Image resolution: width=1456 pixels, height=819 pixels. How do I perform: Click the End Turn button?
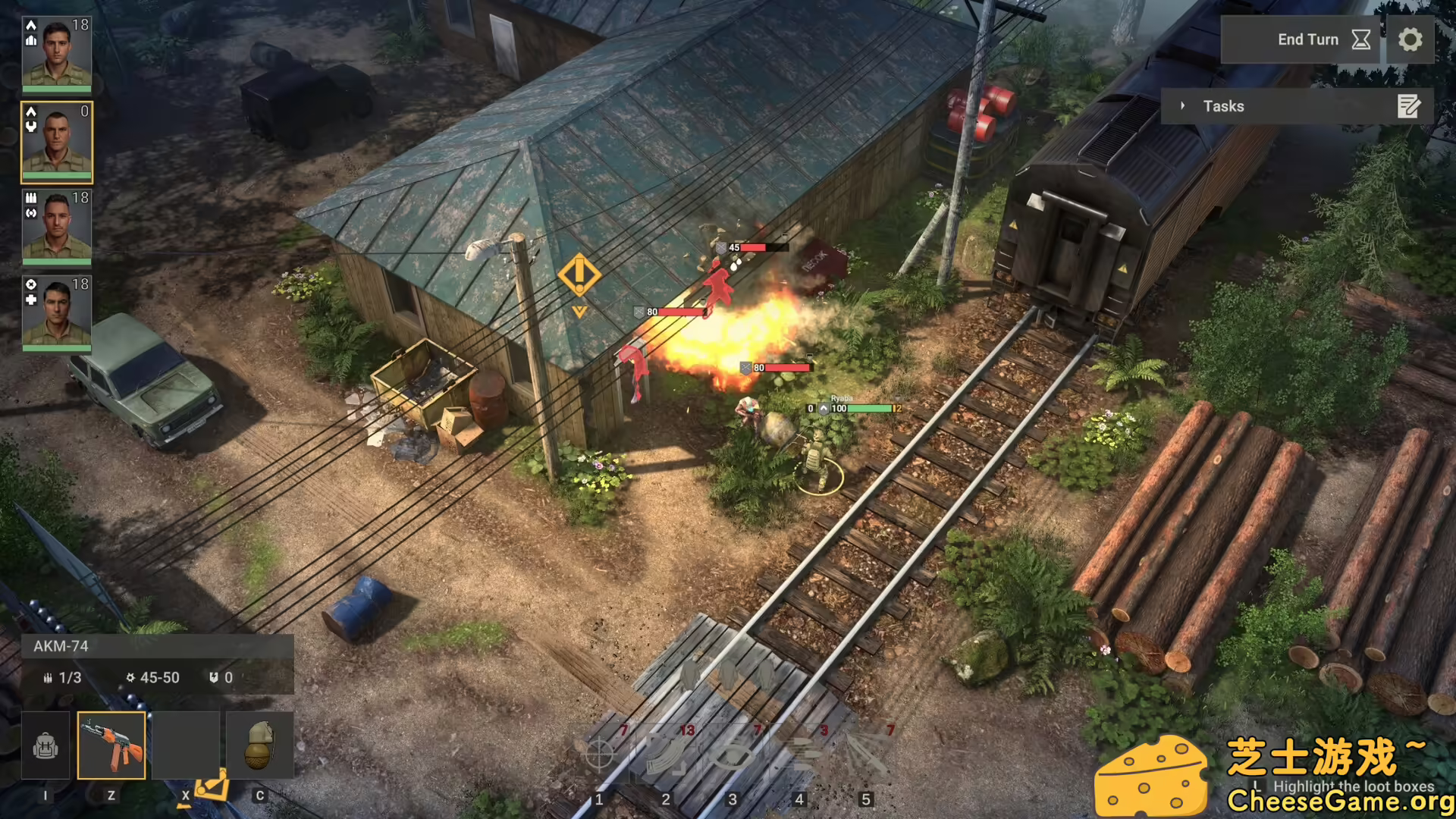(1308, 39)
